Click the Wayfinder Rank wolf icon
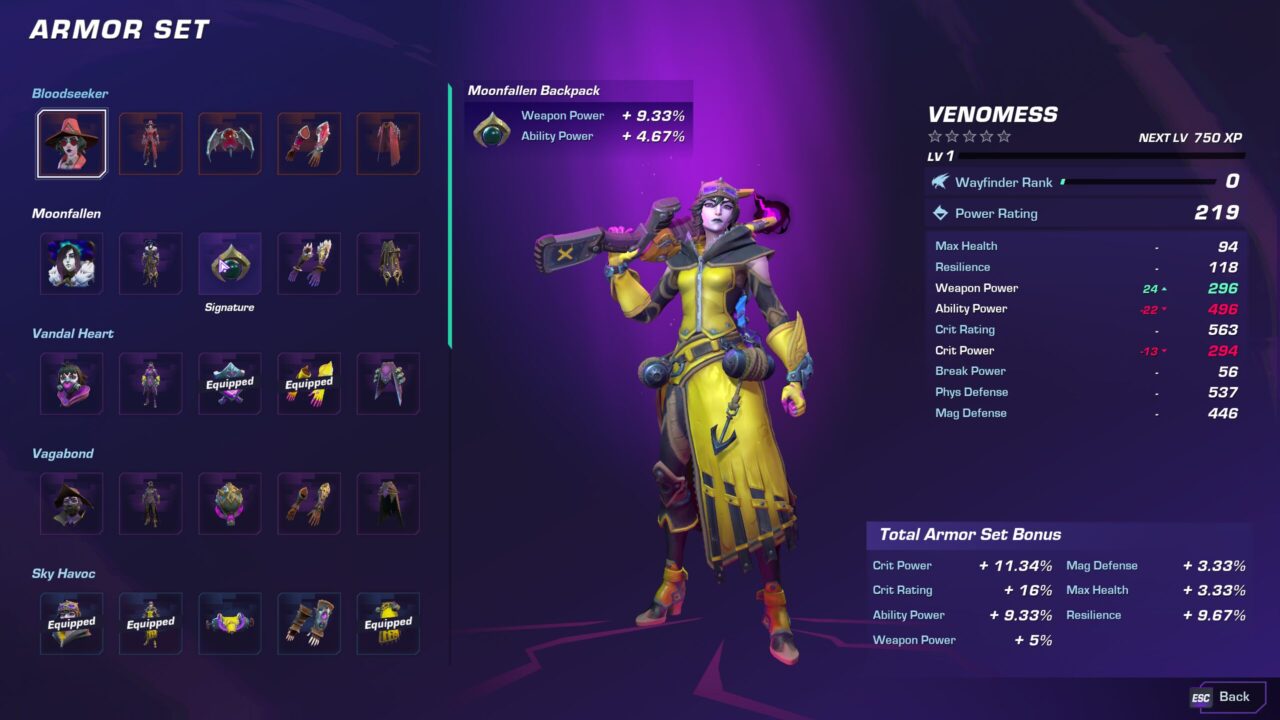 [x=939, y=182]
